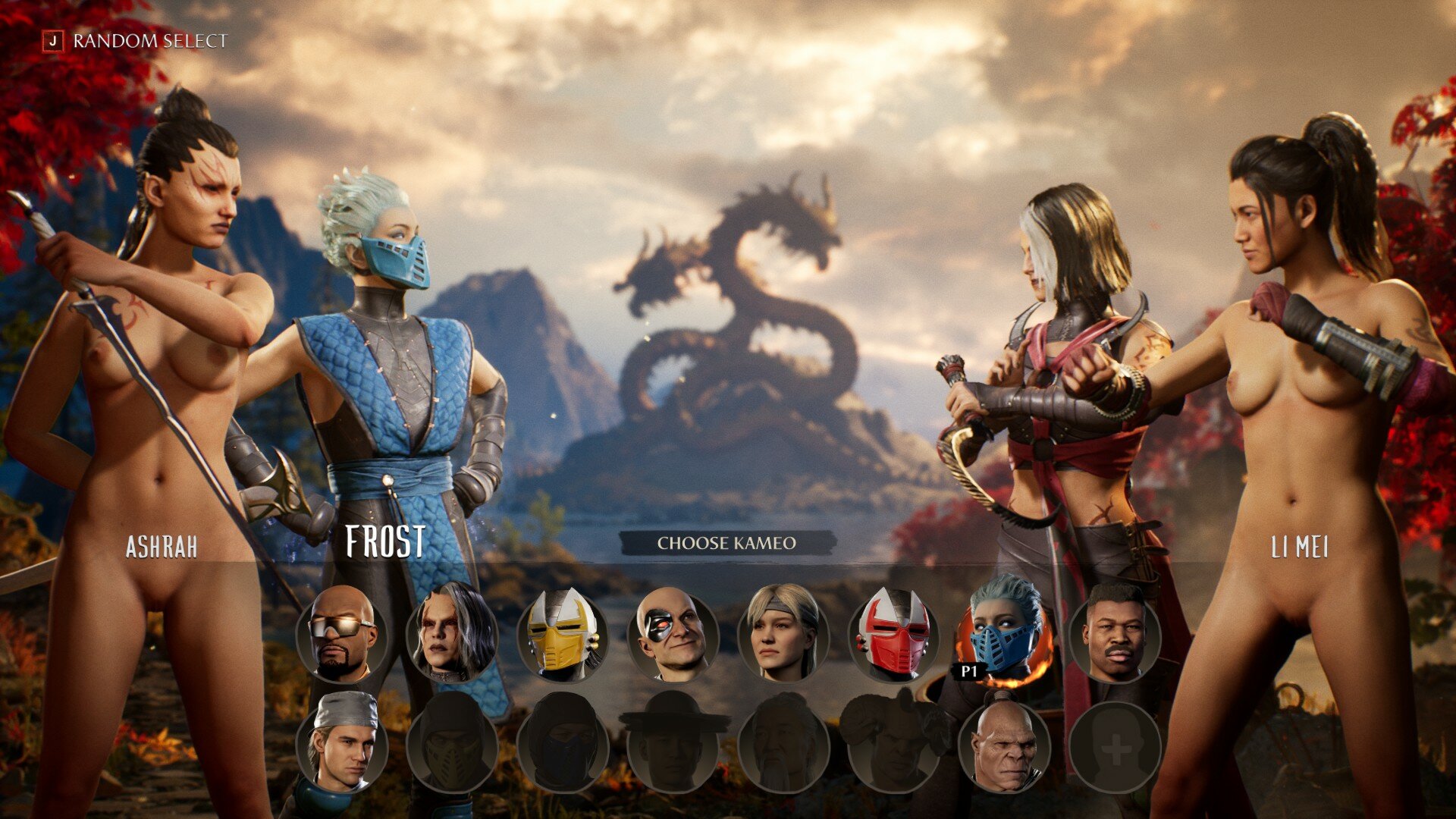Select Jax kameo with sunglasses
Screen dimensions: 1456x819
pyautogui.click(x=341, y=634)
